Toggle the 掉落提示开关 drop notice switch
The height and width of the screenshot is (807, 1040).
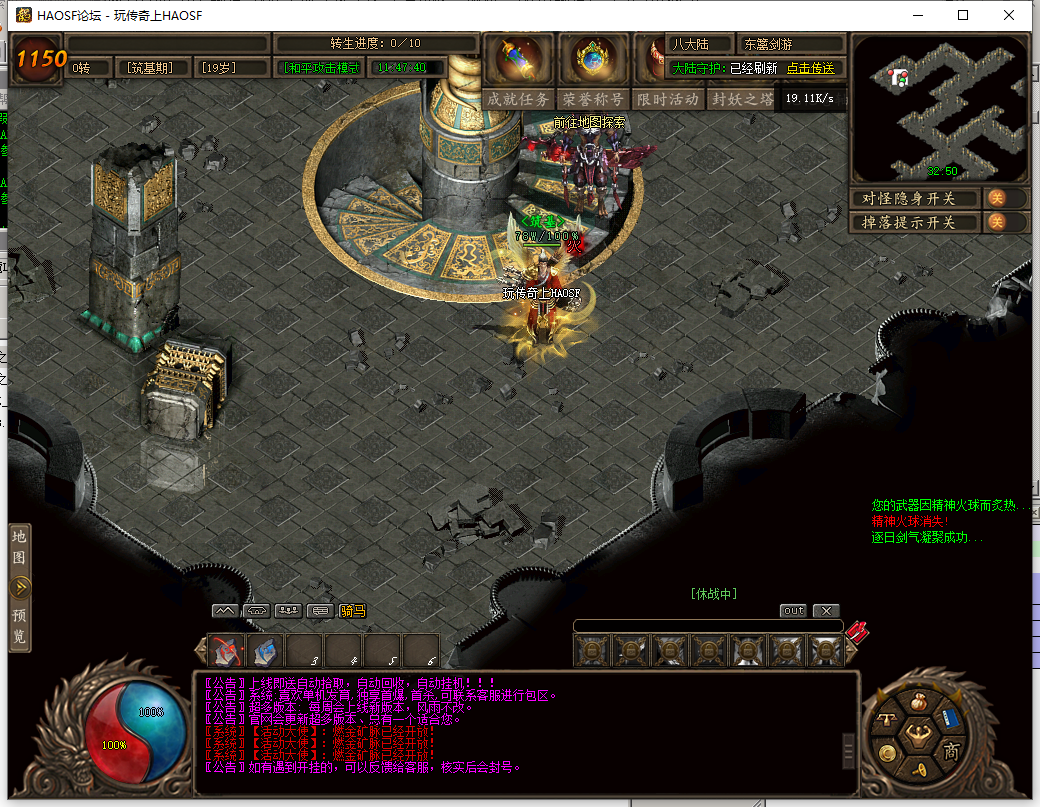(x=997, y=222)
